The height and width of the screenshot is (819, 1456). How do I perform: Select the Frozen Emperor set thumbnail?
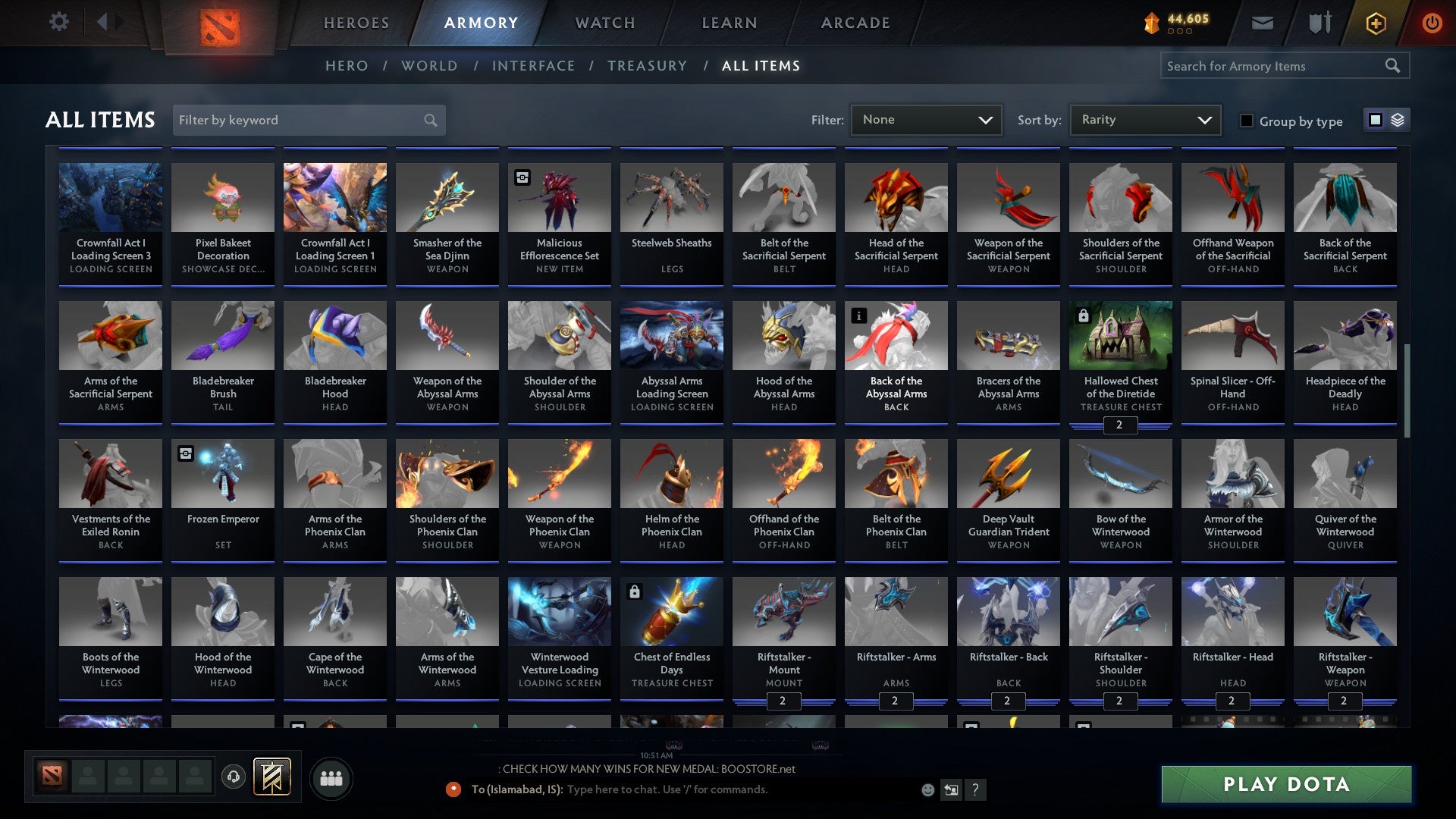click(222, 473)
